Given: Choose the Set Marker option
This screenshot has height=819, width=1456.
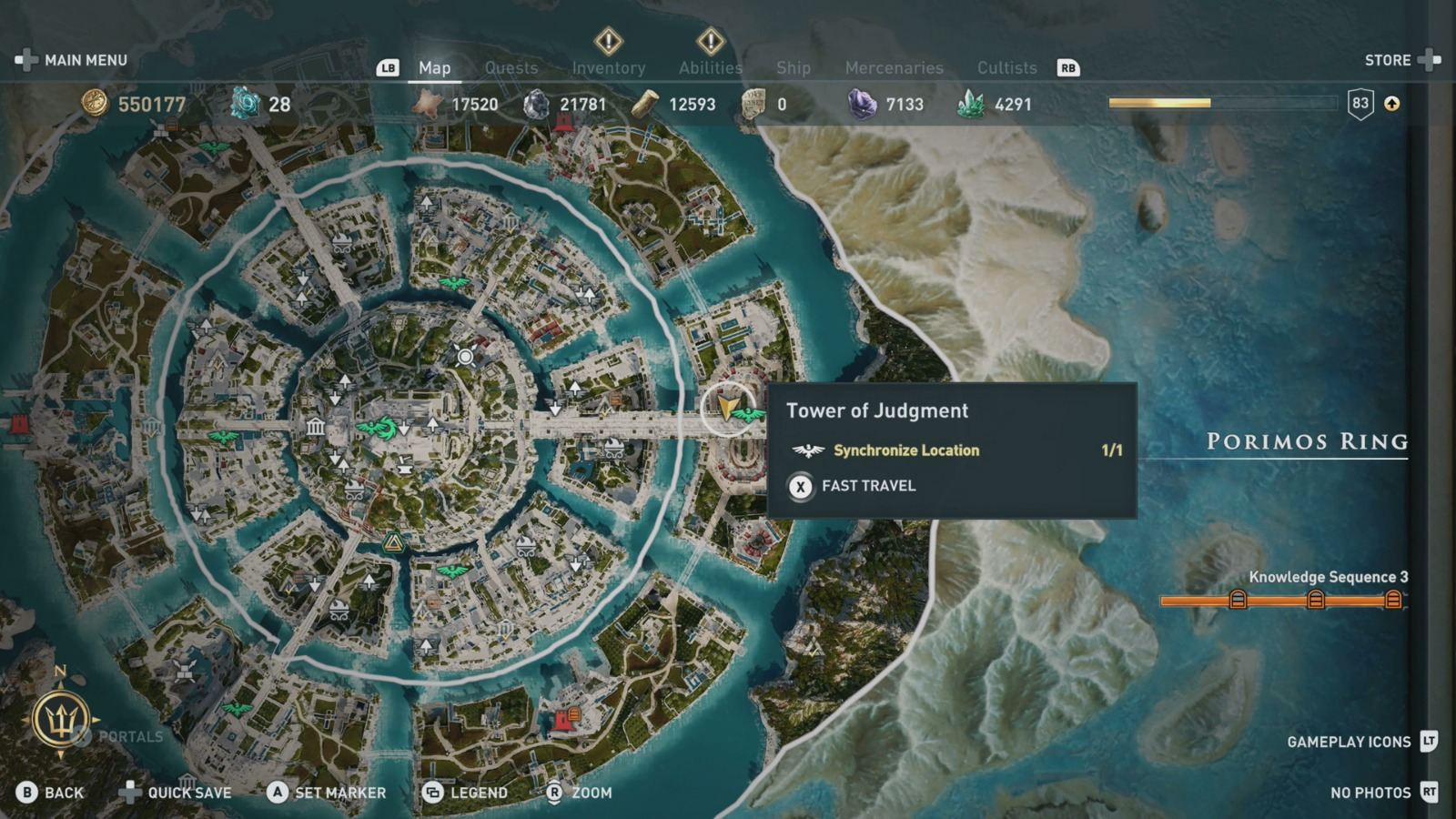Looking at the screenshot, I should point(328,793).
